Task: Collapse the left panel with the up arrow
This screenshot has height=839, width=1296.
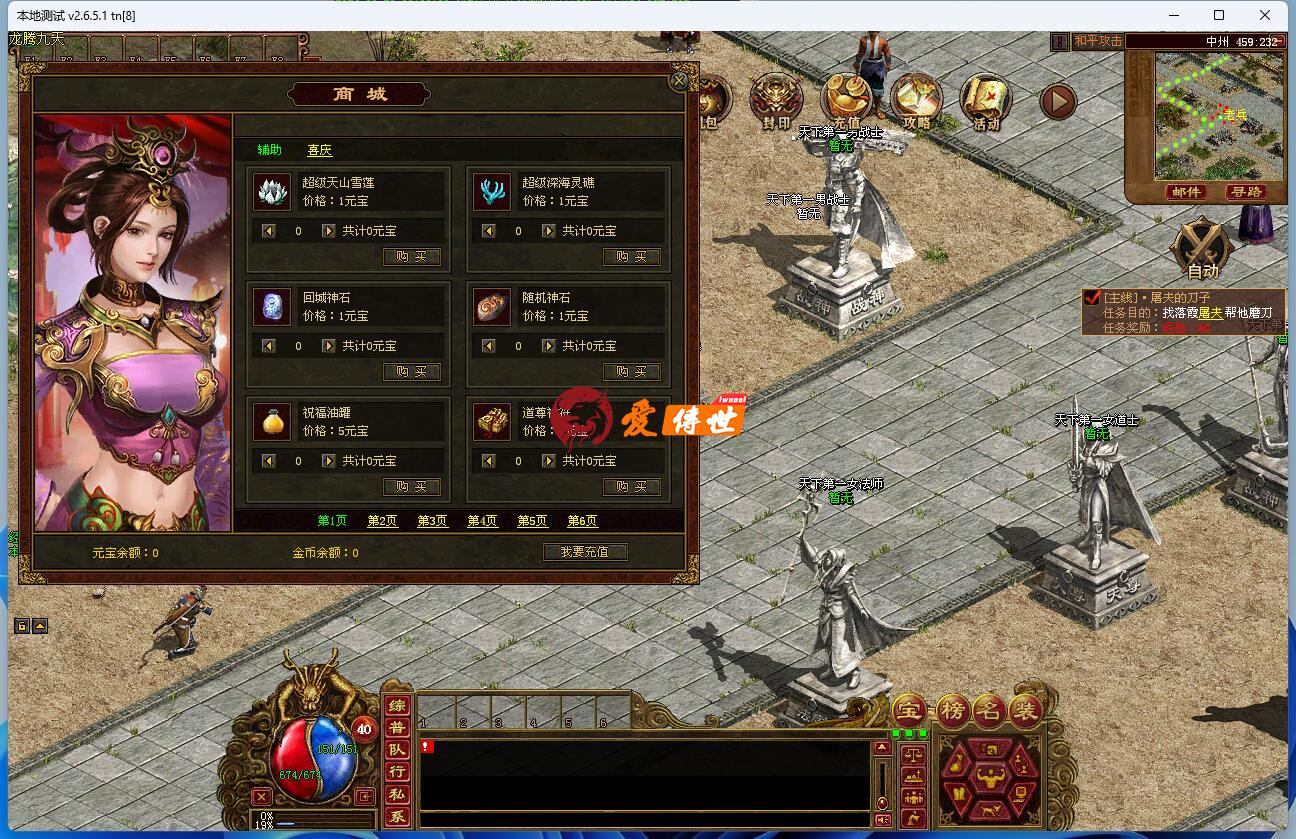Action: tap(38, 625)
